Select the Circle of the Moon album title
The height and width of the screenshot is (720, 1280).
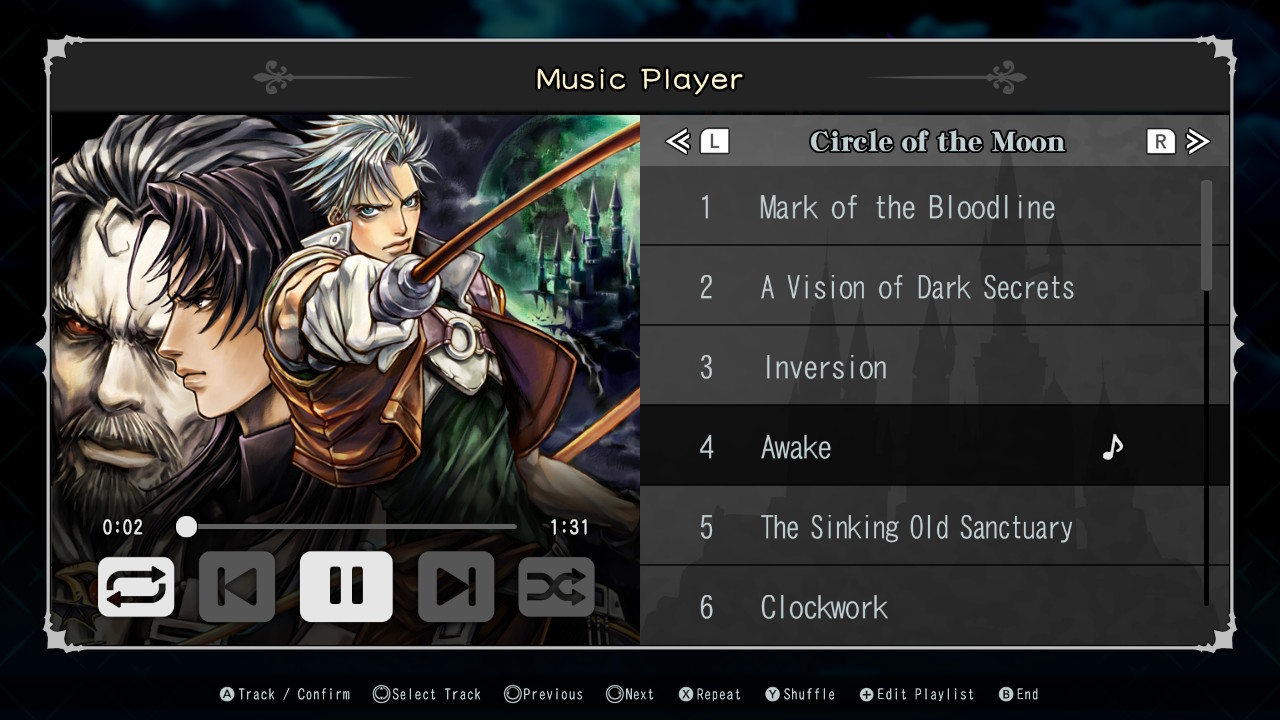pyautogui.click(x=938, y=141)
